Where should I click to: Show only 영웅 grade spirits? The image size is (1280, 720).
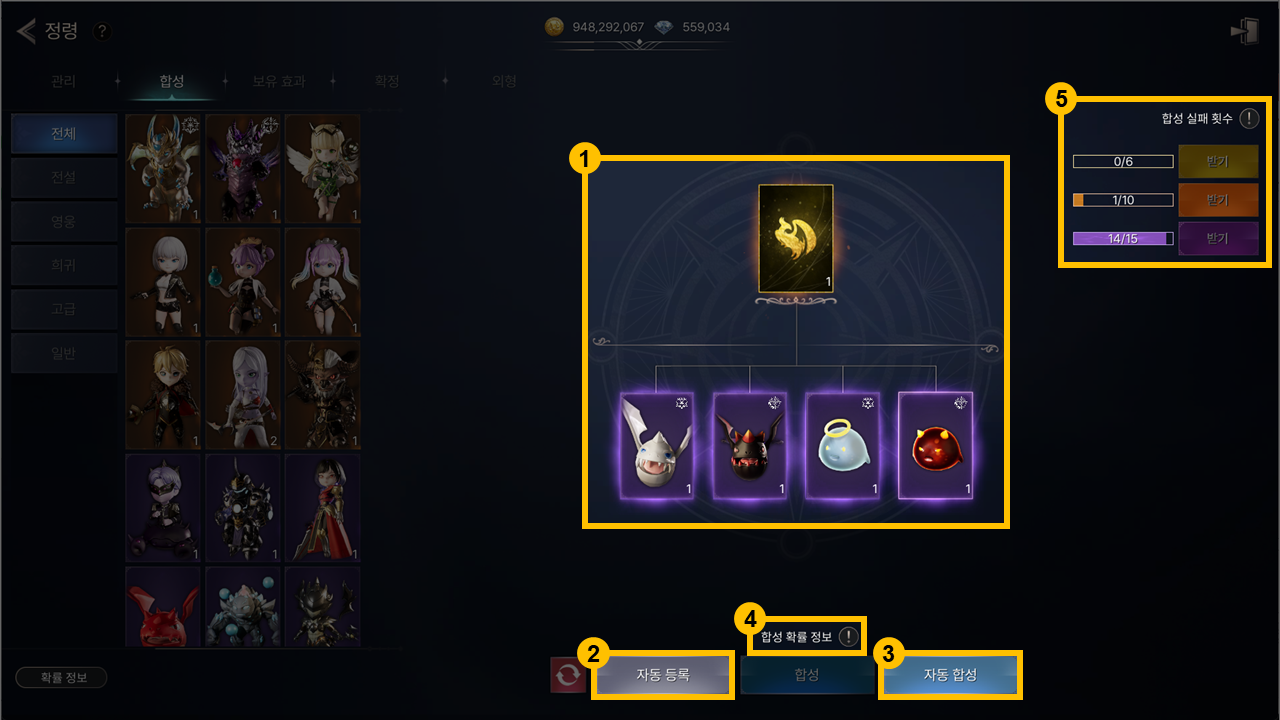click(63, 221)
